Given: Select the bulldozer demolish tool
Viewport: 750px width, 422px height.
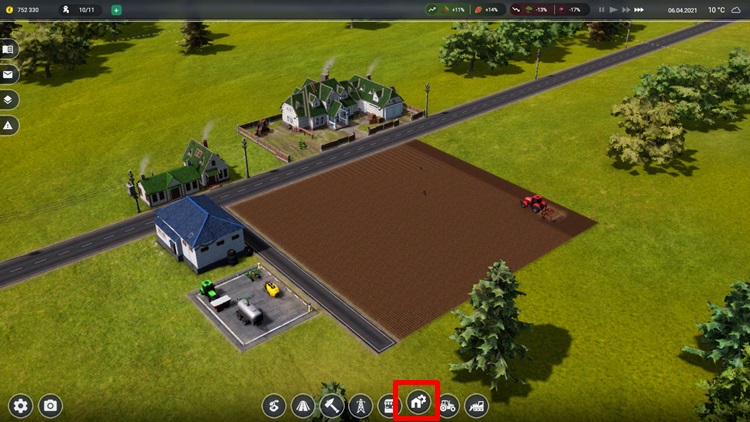Looking at the screenshot, I should 477,405.
